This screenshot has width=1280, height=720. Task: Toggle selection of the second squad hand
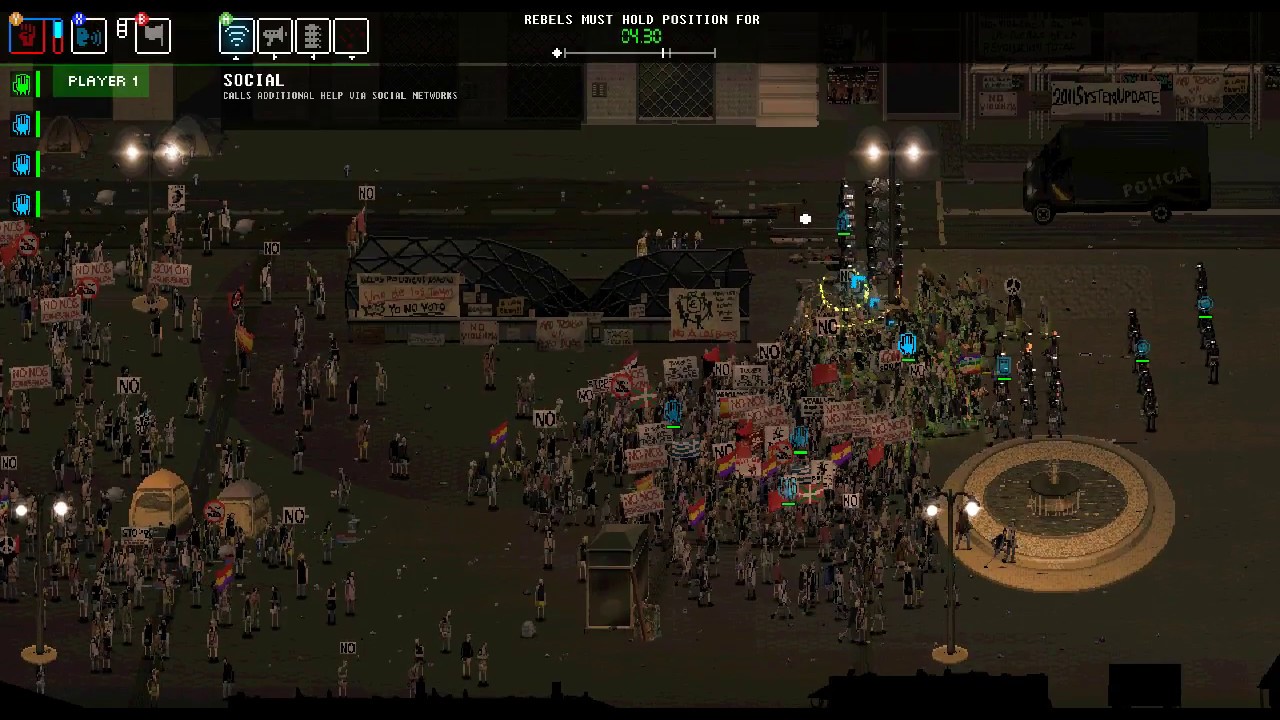tap(22, 124)
